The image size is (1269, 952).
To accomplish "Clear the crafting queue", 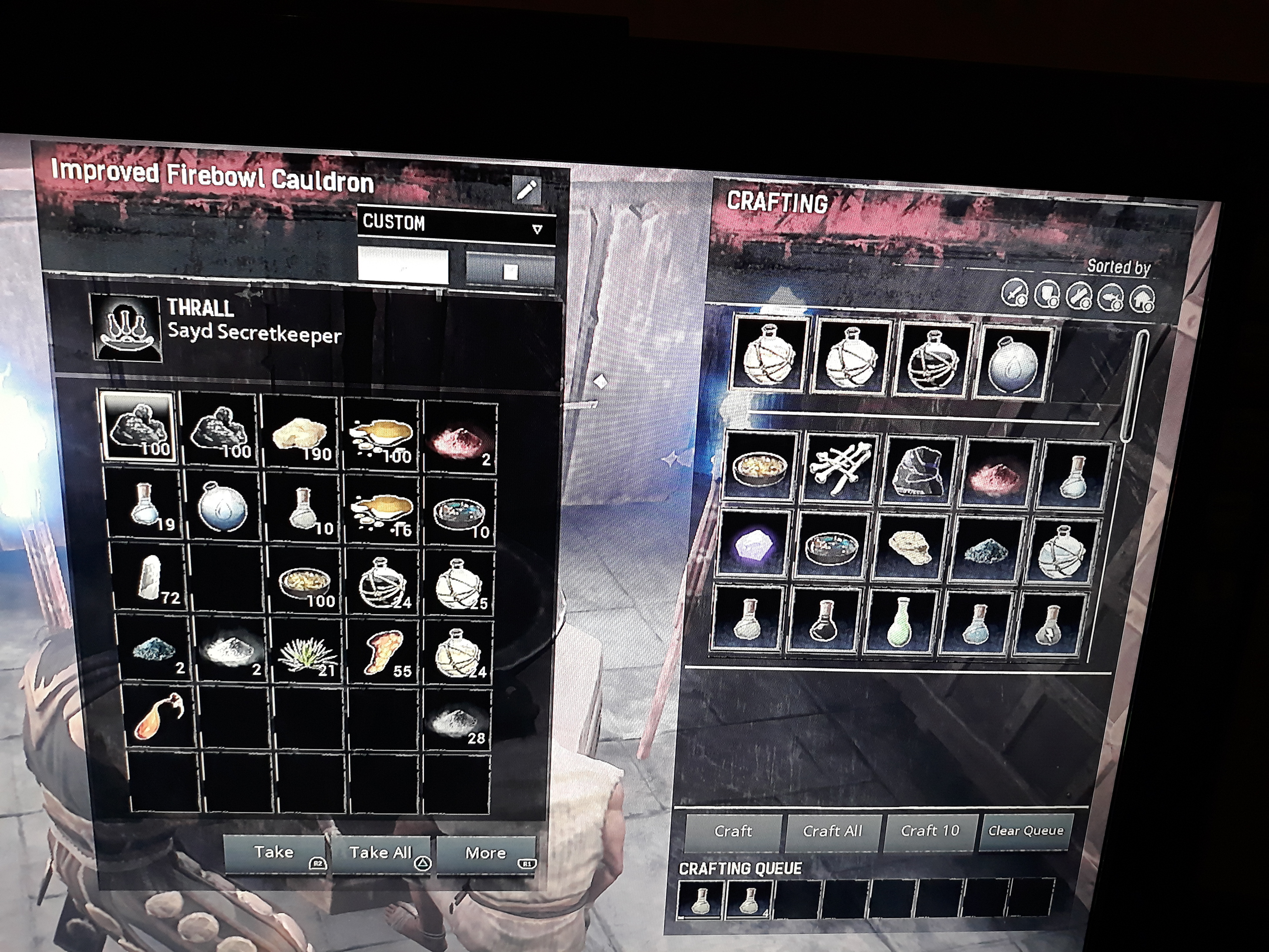I will coord(1025,831).
